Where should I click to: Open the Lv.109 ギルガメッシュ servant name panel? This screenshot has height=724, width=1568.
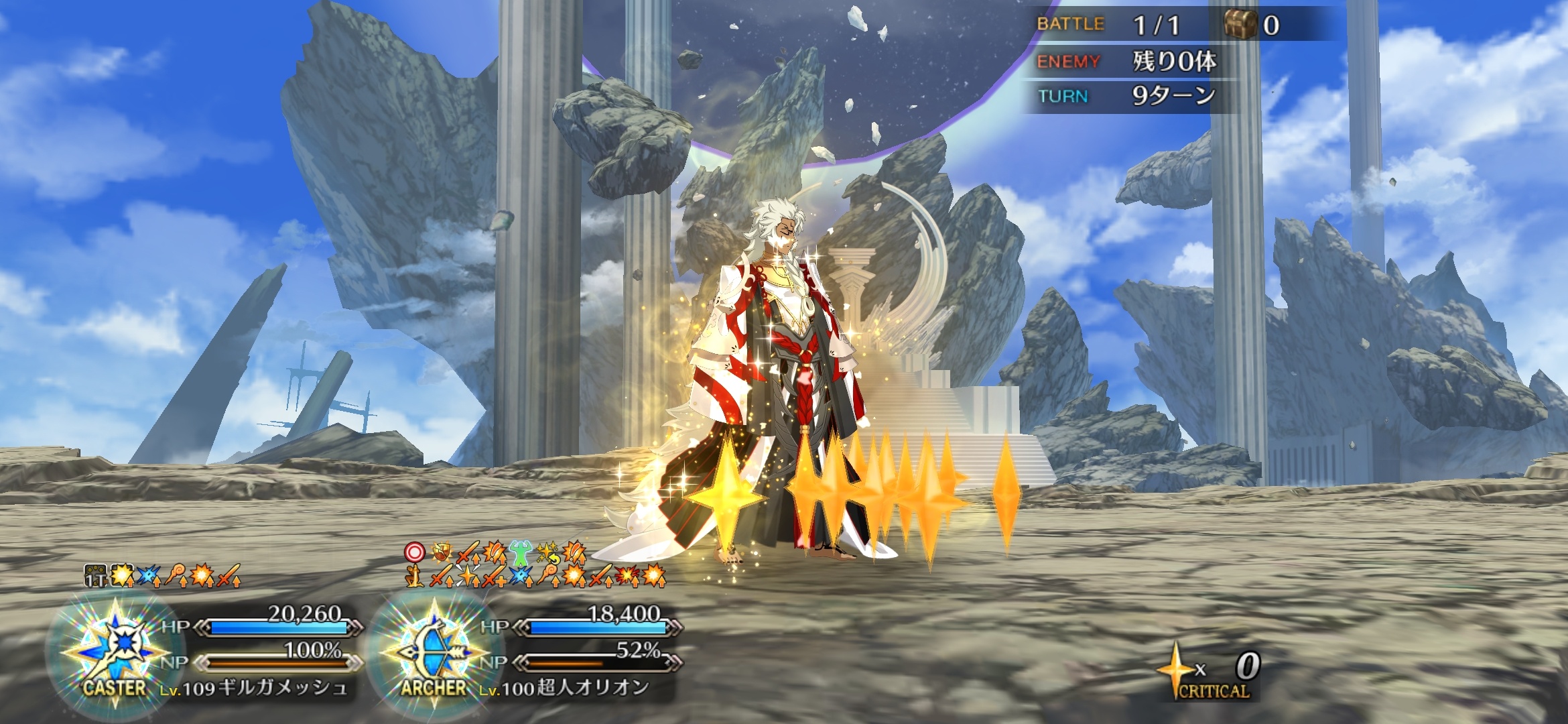tap(255, 688)
